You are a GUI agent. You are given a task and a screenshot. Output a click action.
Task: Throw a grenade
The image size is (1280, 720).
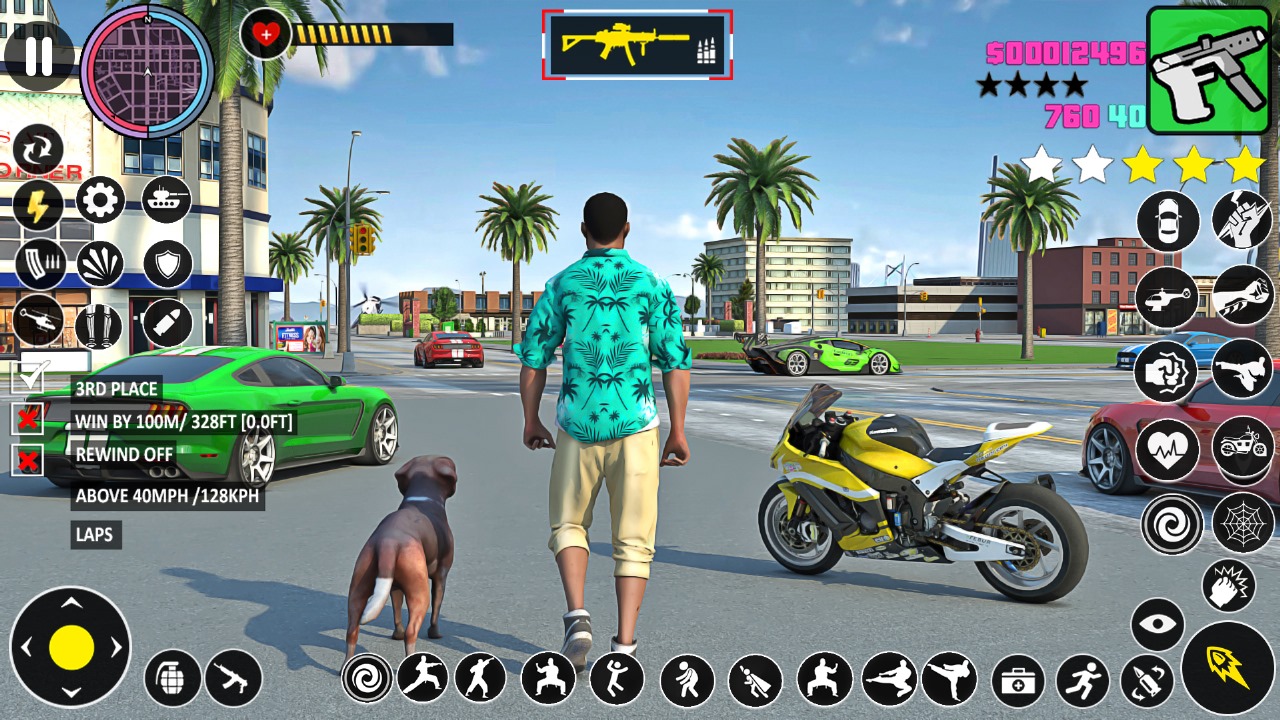[x=172, y=678]
